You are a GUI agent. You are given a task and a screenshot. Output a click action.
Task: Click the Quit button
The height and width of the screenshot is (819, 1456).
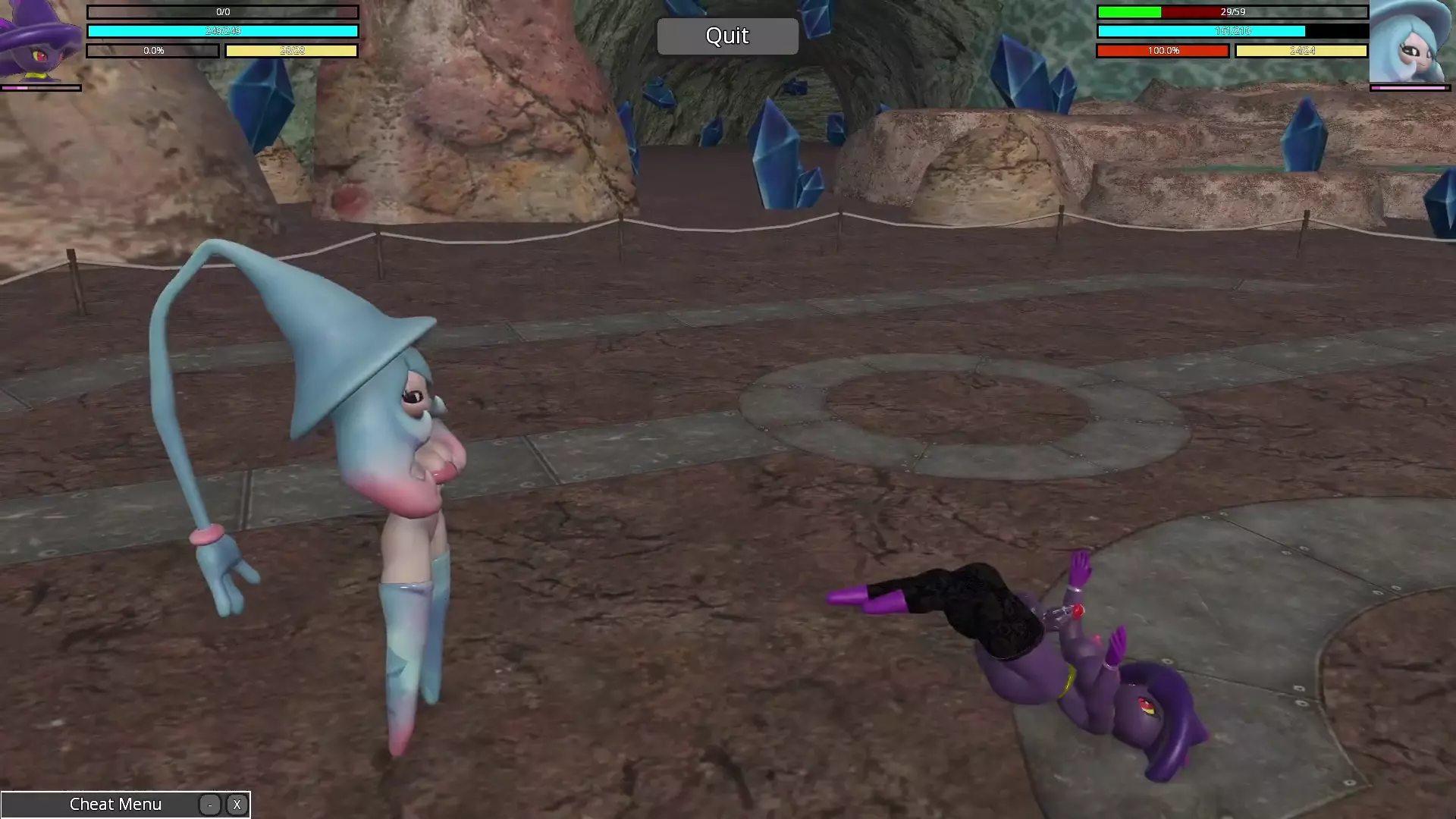tap(727, 36)
